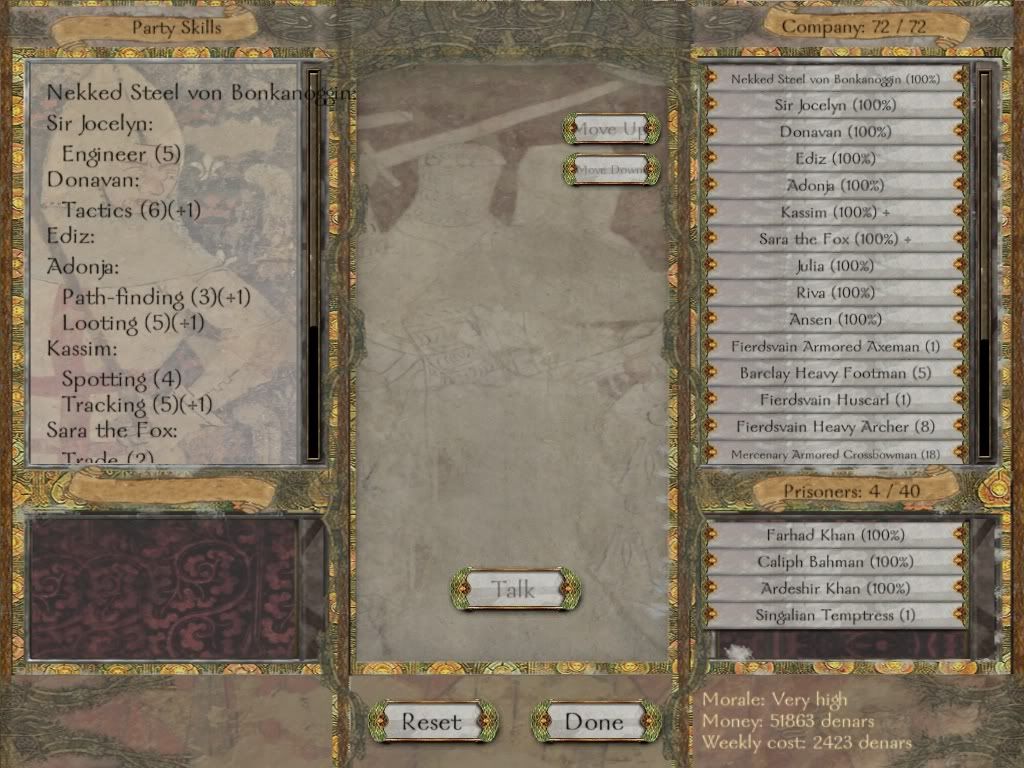Screen dimensions: 1024x768
Task: Select the Singalian Temptress prisoner
Action: click(835, 615)
